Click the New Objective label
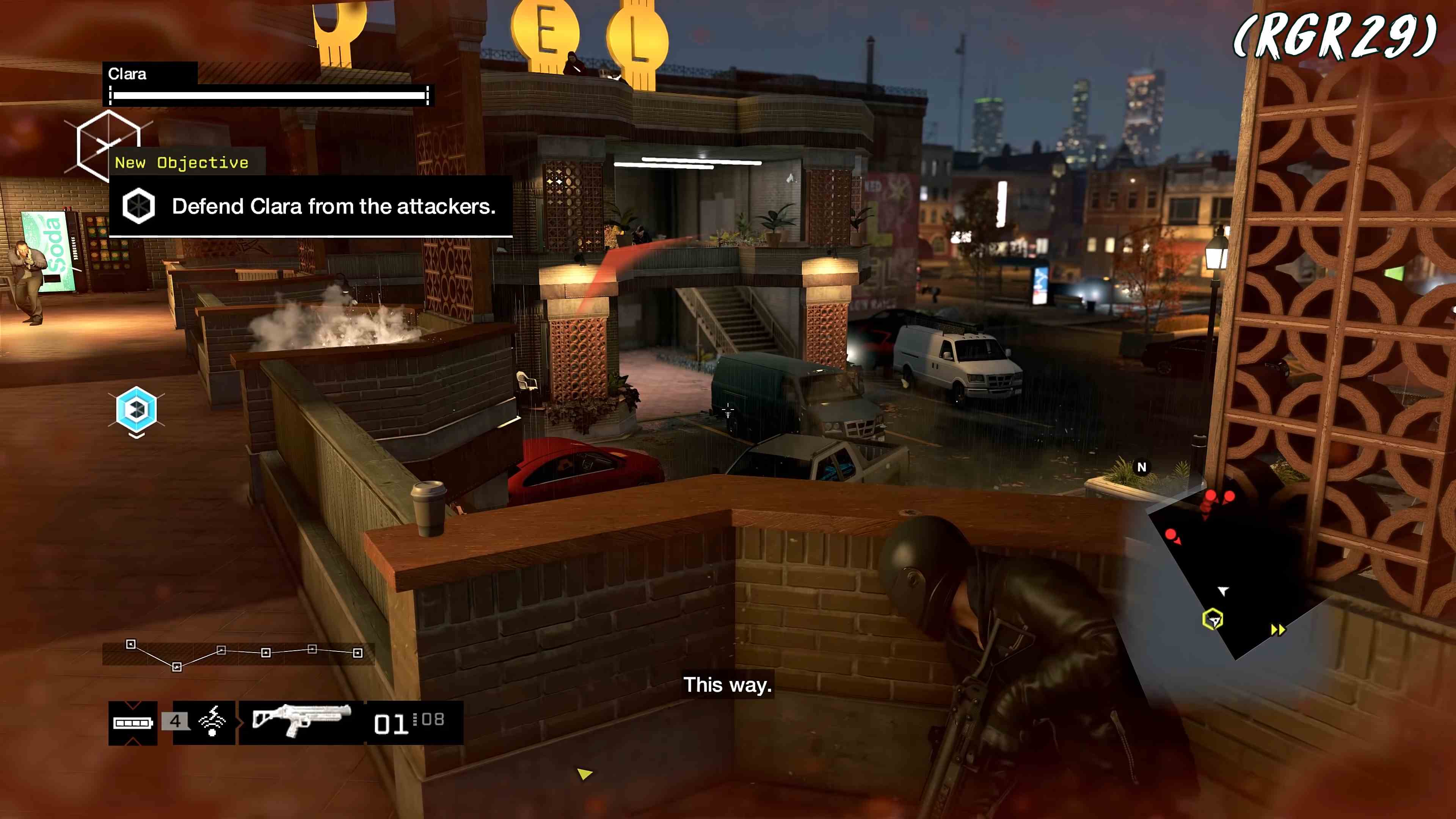Viewport: 1456px width, 819px height. pos(182,162)
